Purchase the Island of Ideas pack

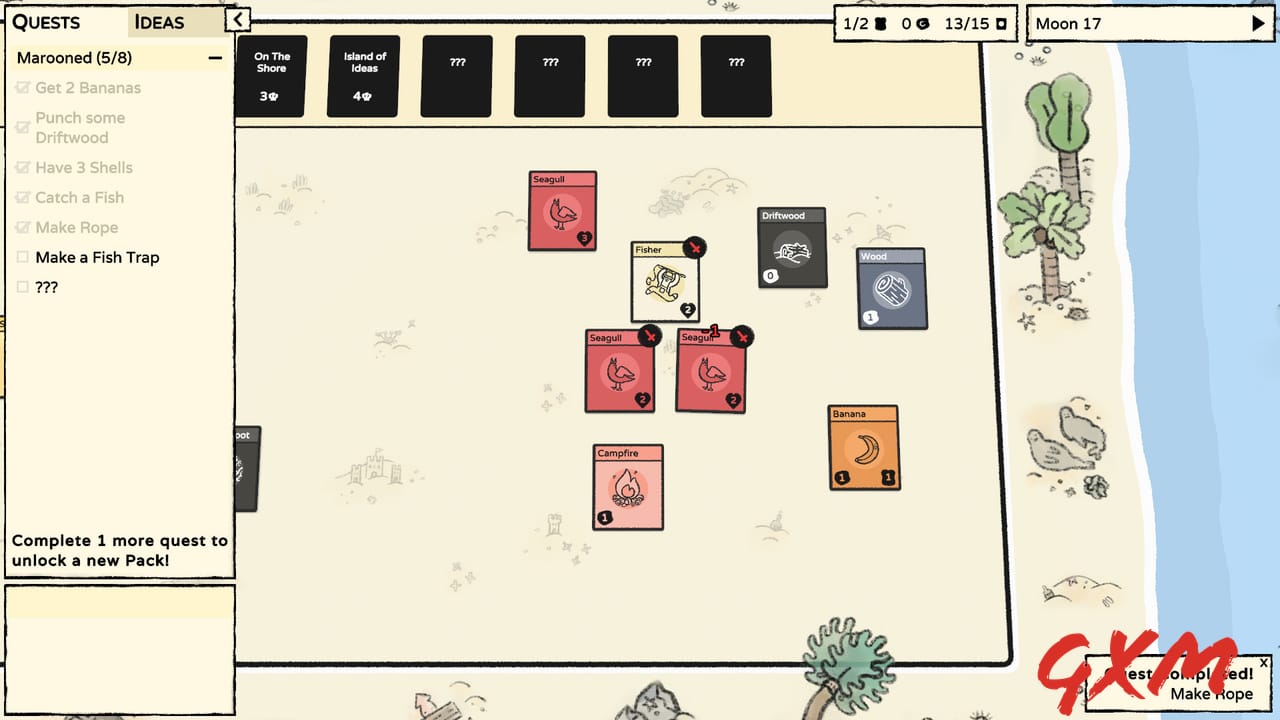[363, 75]
